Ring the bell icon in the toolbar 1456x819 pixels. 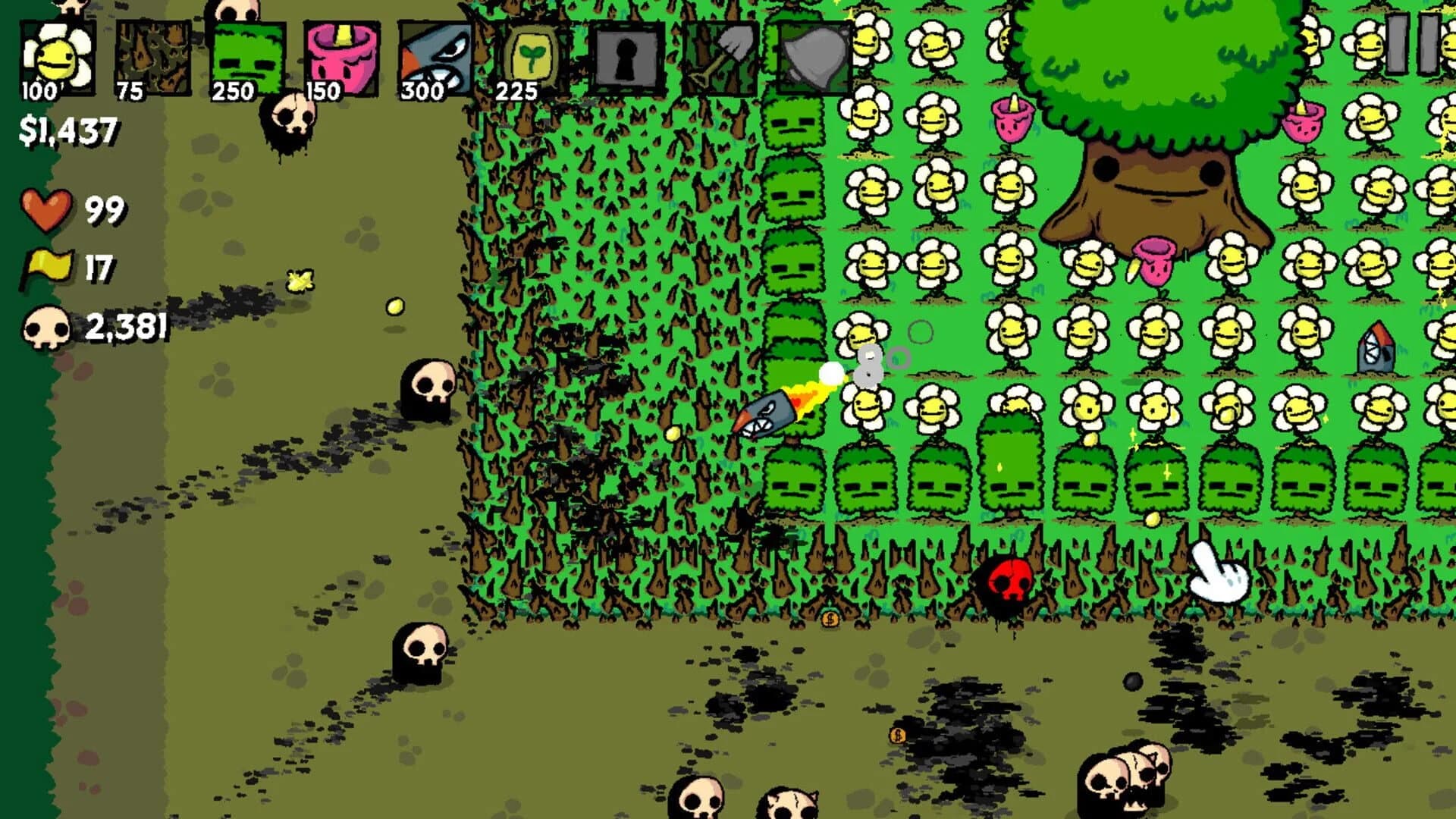point(815,53)
